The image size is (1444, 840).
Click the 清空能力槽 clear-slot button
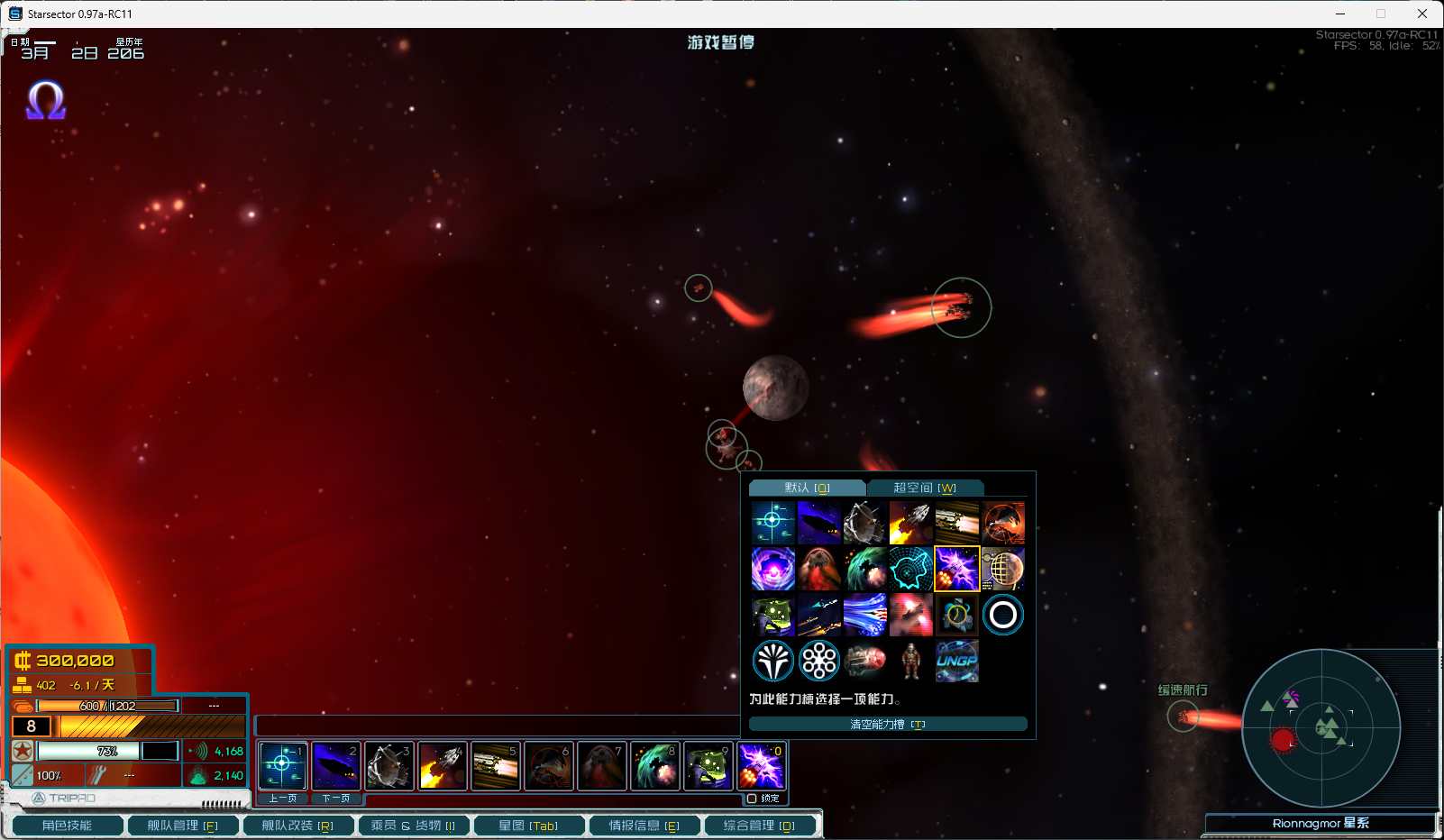click(x=888, y=725)
